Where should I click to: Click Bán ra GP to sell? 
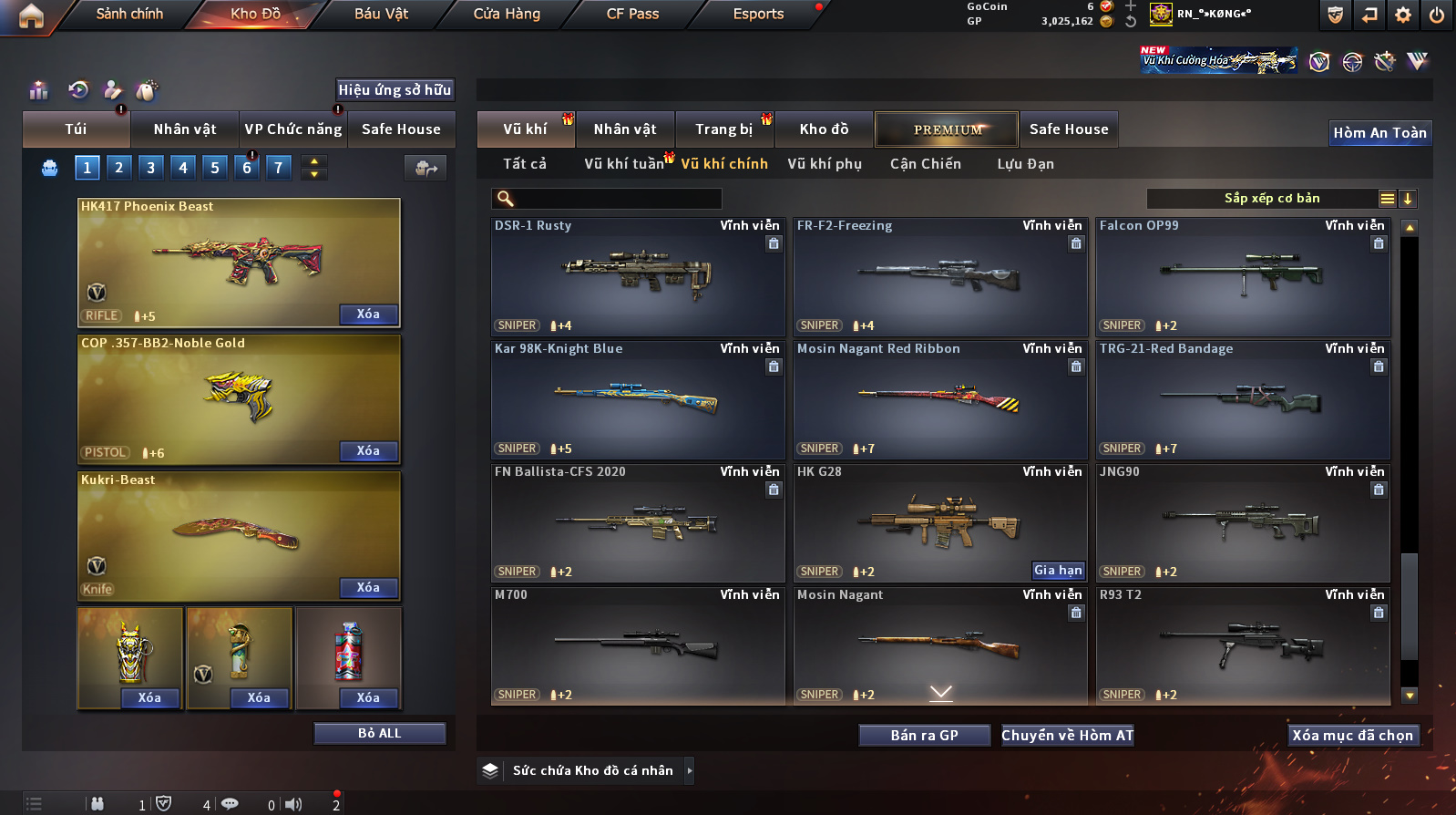tap(924, 736)
